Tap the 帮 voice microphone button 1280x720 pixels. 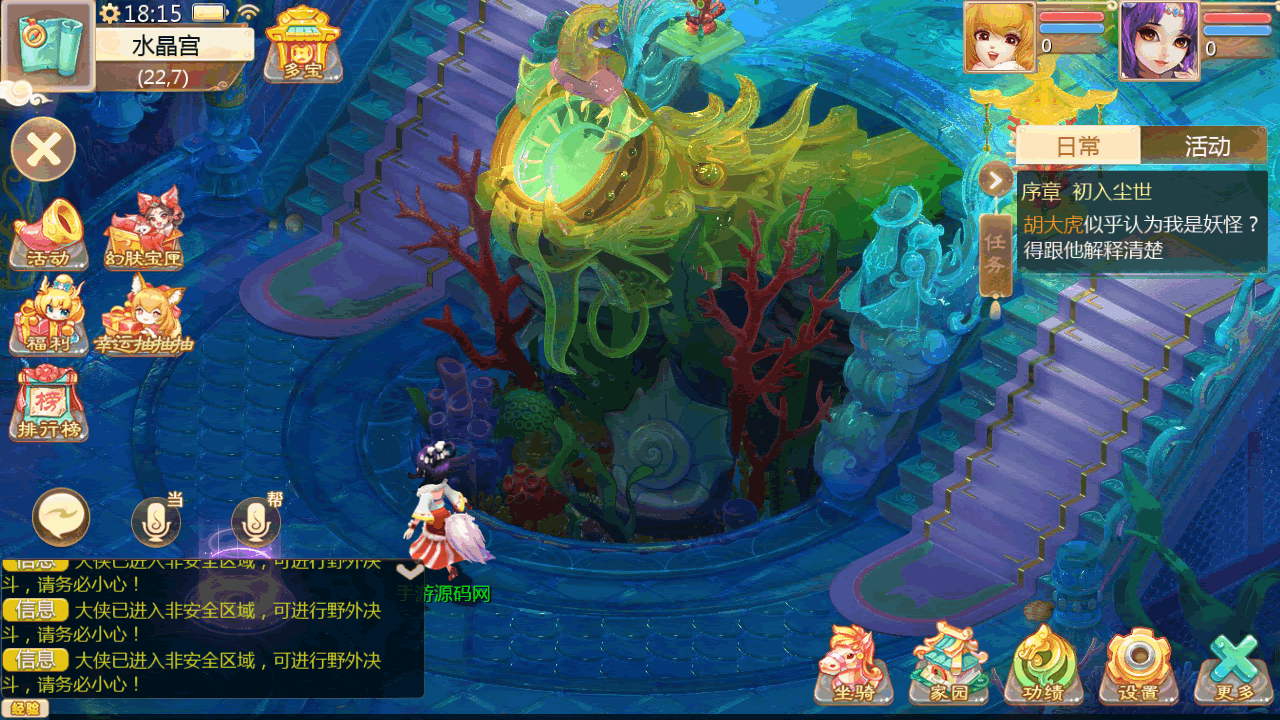256,520
